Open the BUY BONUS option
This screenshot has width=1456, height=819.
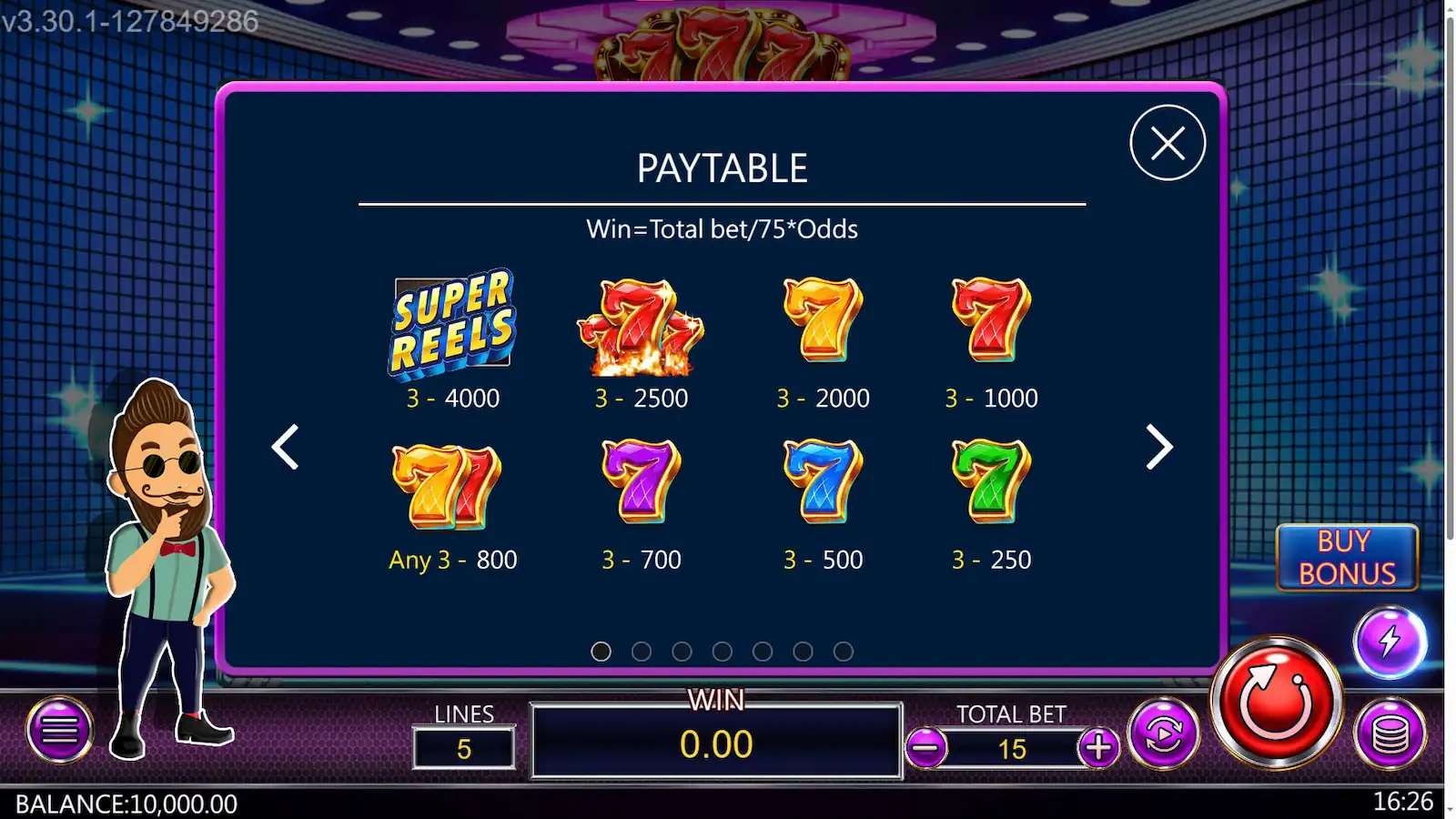1348,556
